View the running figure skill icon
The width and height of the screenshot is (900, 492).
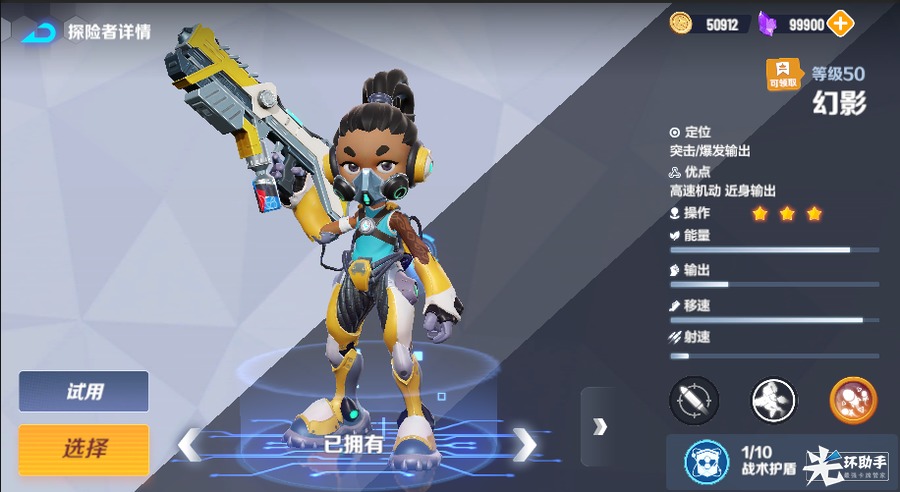click(x=774, y=400)
